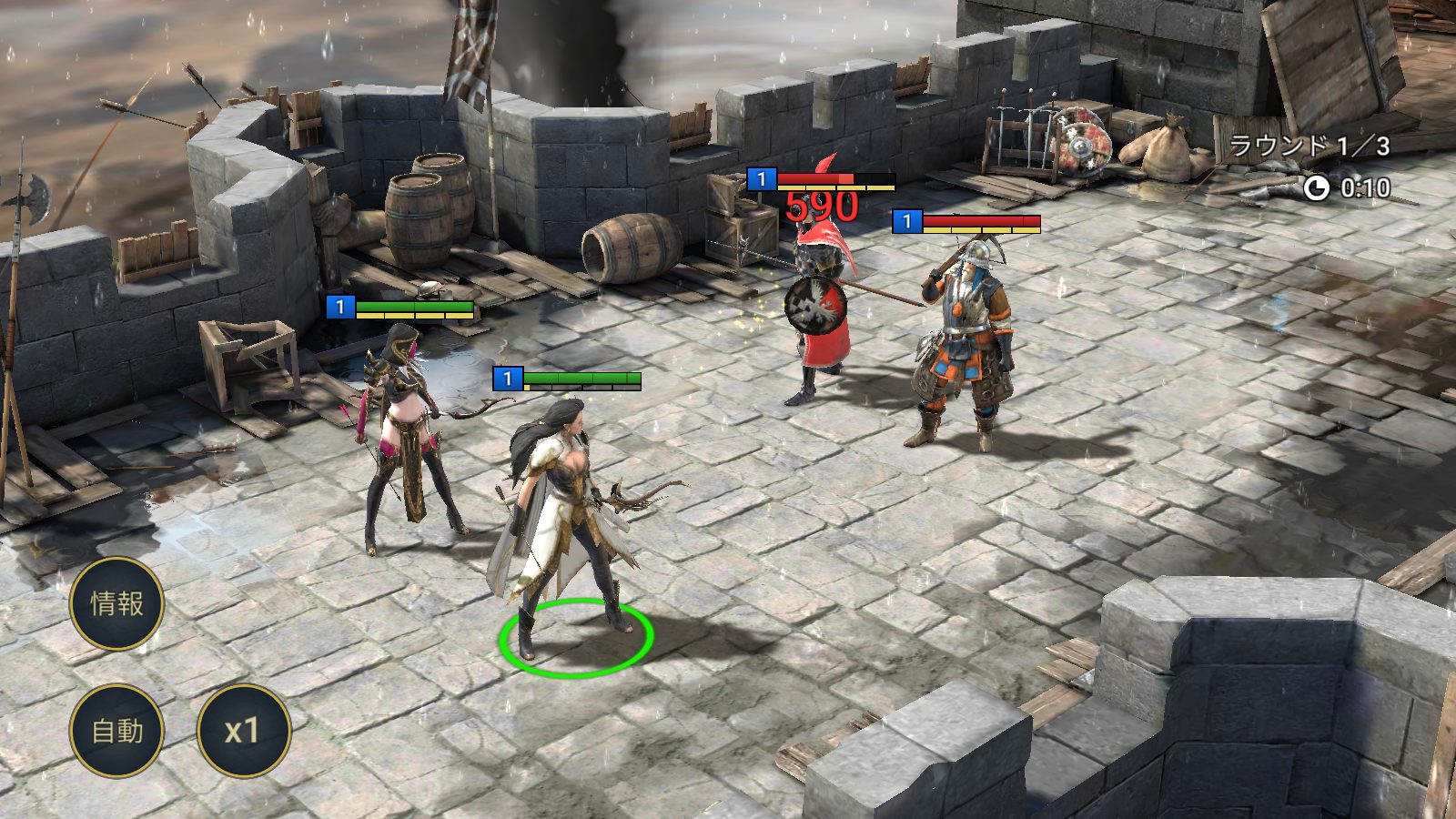Screen dimensions: 1456x819
Task: Toggle the 自動 auto-battle button
Action: (x=116, y=730)
